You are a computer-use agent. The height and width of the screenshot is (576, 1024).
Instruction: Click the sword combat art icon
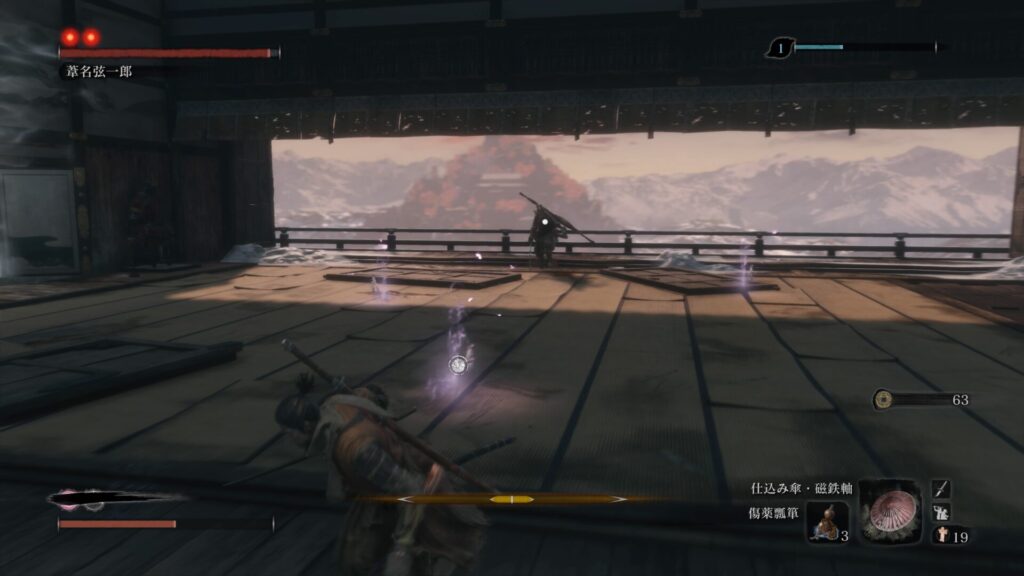pyautogui.click(x=941, y=489)
